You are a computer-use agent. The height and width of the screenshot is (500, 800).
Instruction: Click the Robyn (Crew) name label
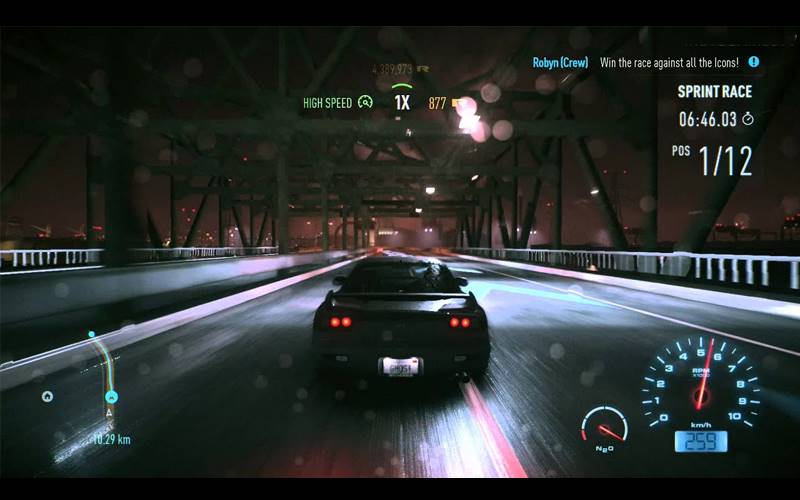pyautogui.click(x=560, y=62)
